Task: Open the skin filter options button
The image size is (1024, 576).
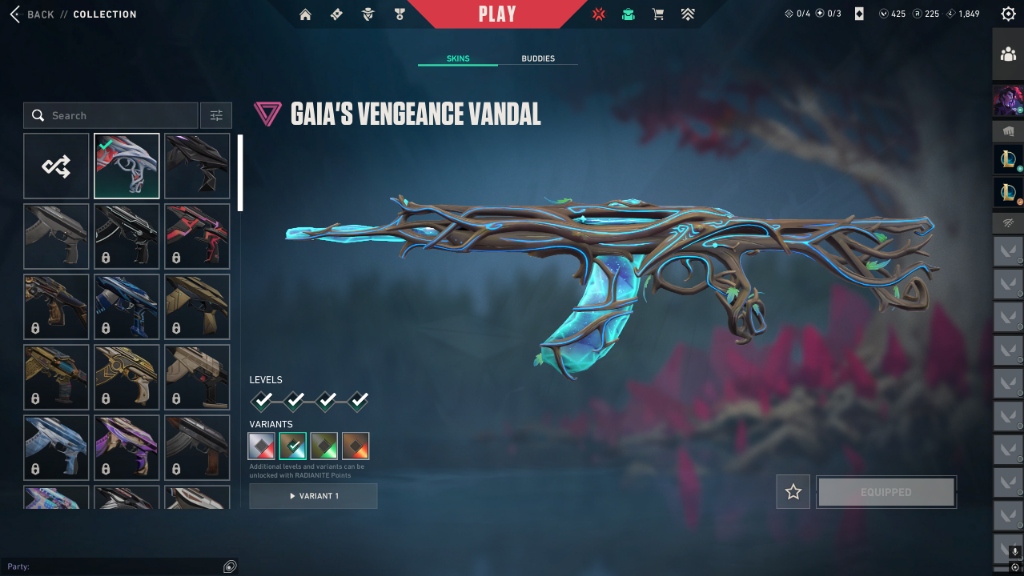Action: click(x=216, y=116)
